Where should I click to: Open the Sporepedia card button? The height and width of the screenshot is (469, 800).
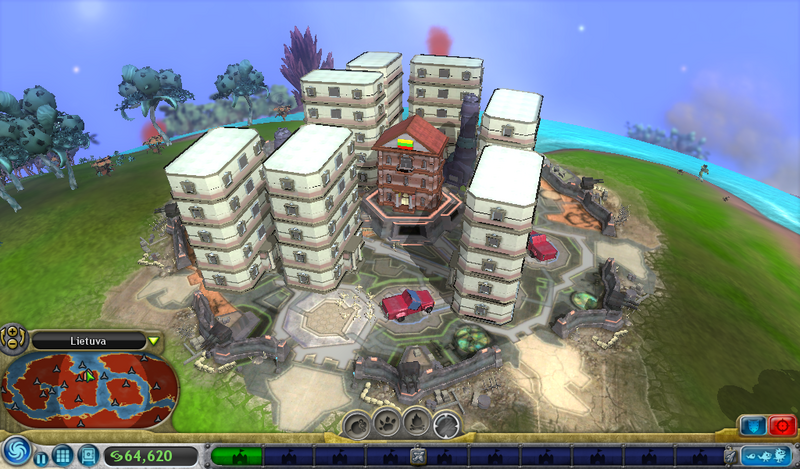click(x=87, y=455)
